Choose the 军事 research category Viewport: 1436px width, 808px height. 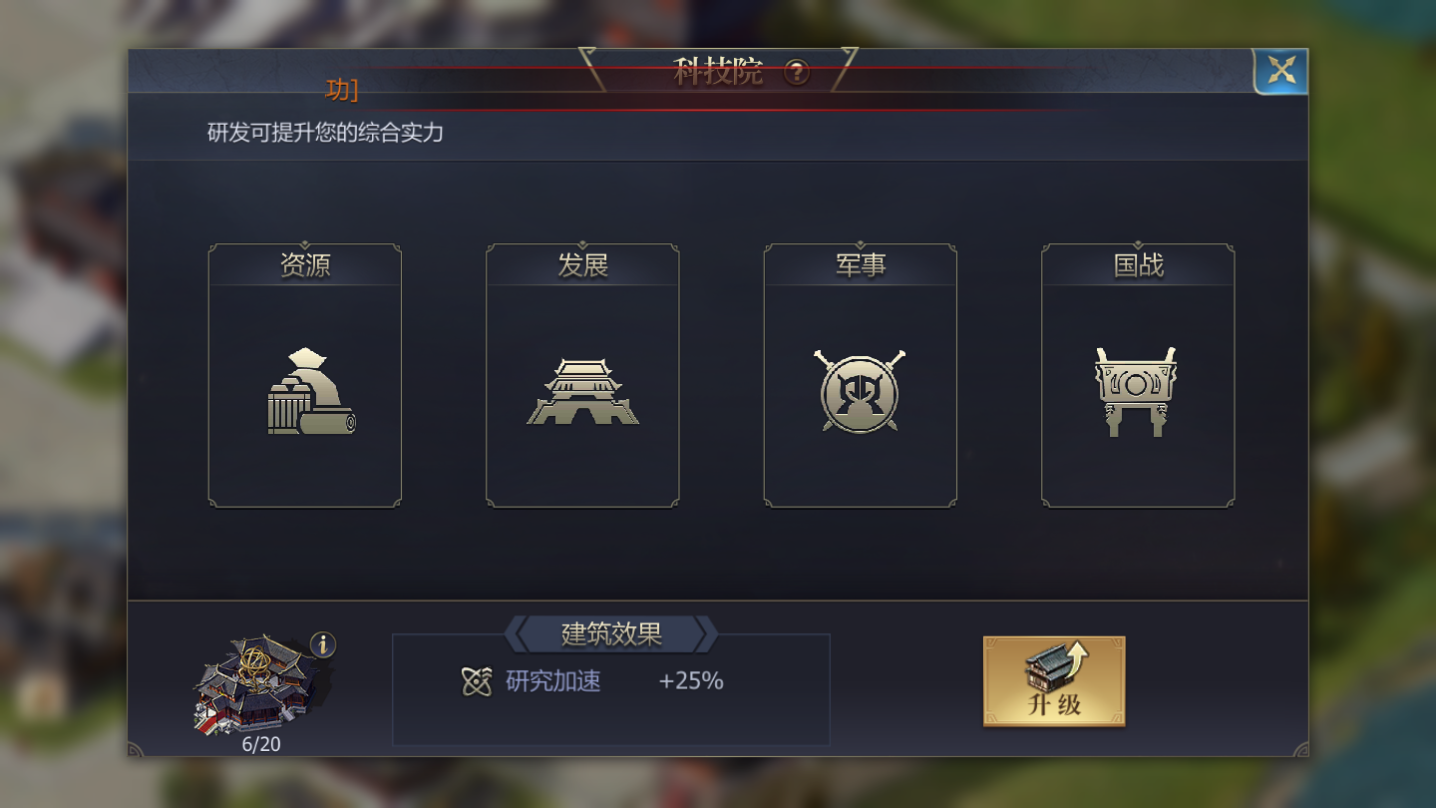(860, 376)
